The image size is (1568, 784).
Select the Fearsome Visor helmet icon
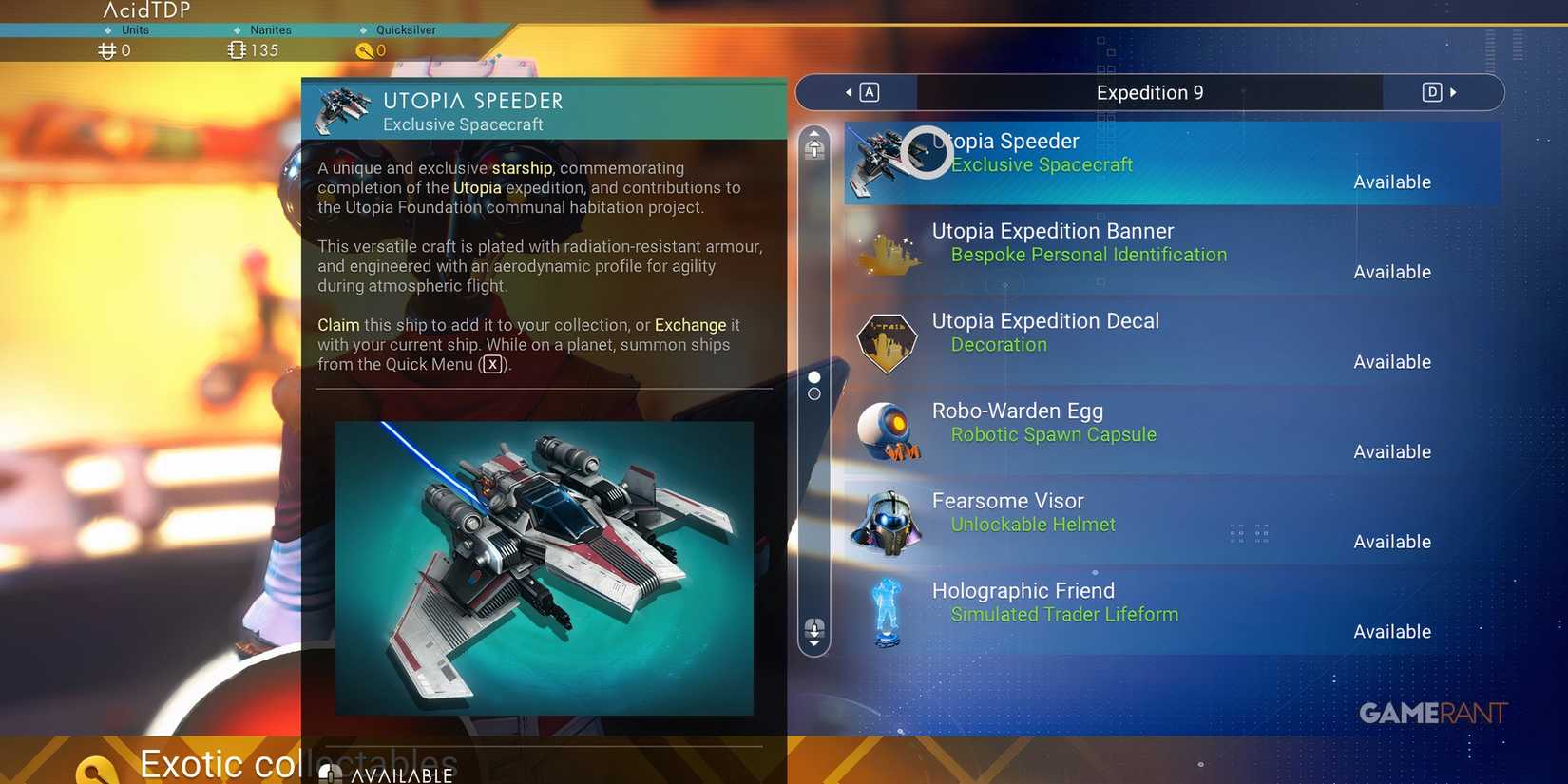click(887, 521)
